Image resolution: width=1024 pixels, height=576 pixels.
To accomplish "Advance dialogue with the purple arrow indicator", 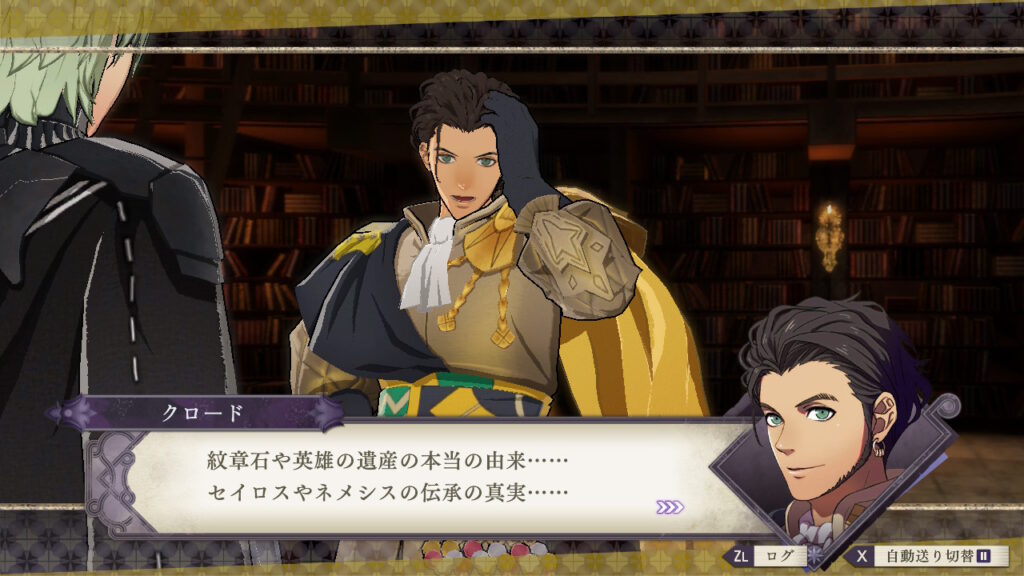I will pos(670,507).
